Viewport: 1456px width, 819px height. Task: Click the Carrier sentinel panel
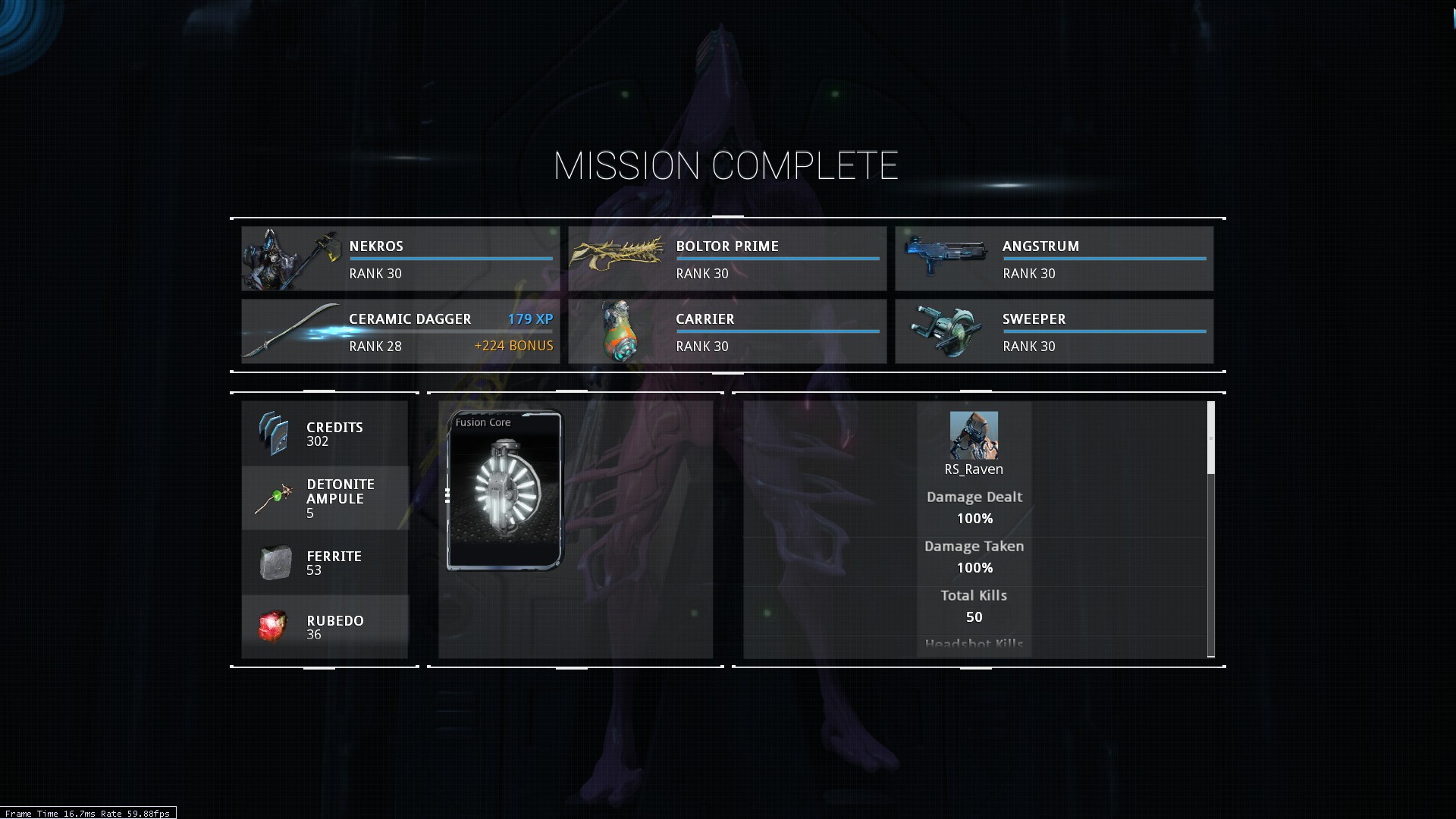727,331
